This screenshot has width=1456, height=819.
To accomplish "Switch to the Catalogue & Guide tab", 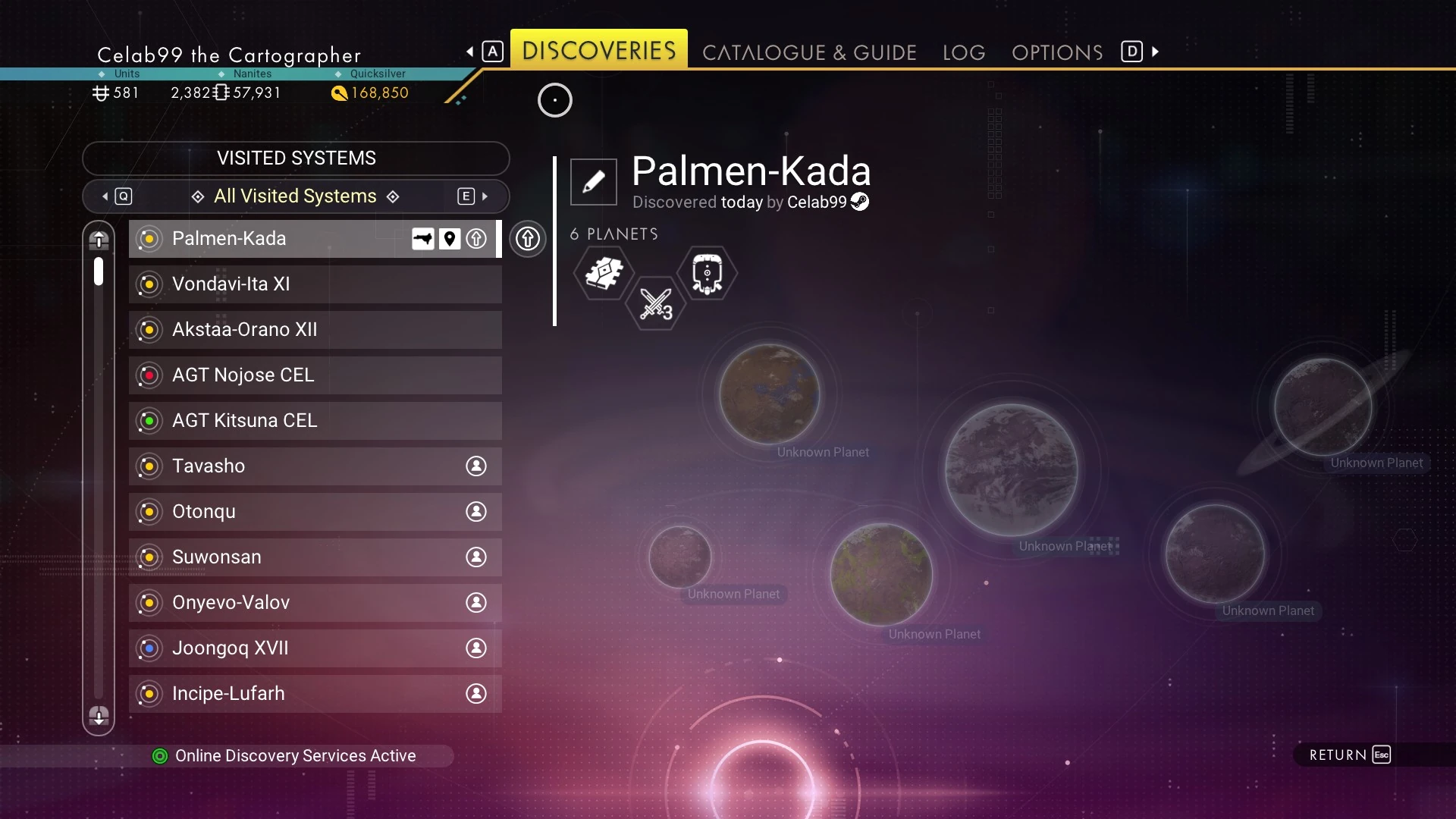I will tap(809, 52).
